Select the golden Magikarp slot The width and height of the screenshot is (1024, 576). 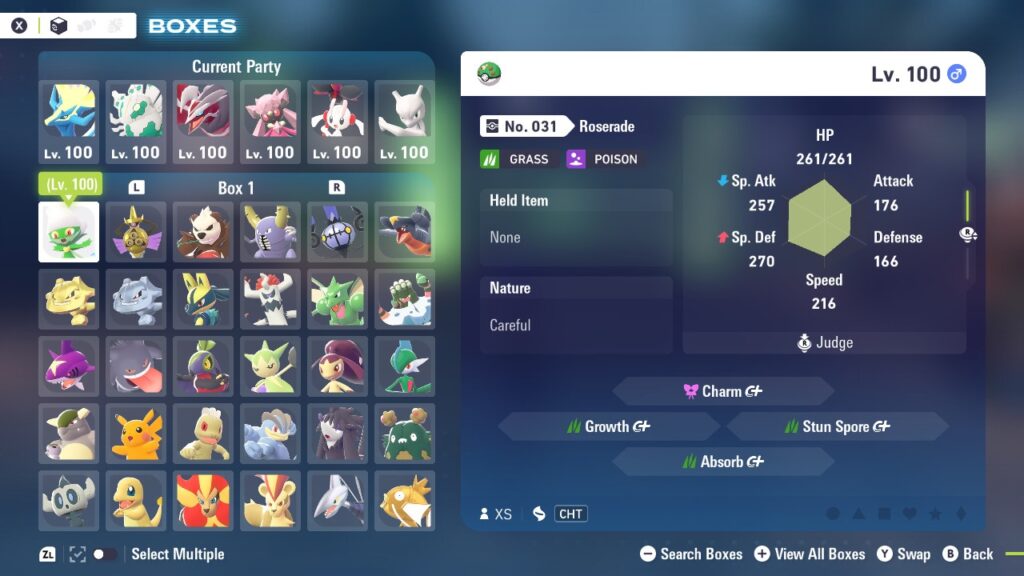405,500
